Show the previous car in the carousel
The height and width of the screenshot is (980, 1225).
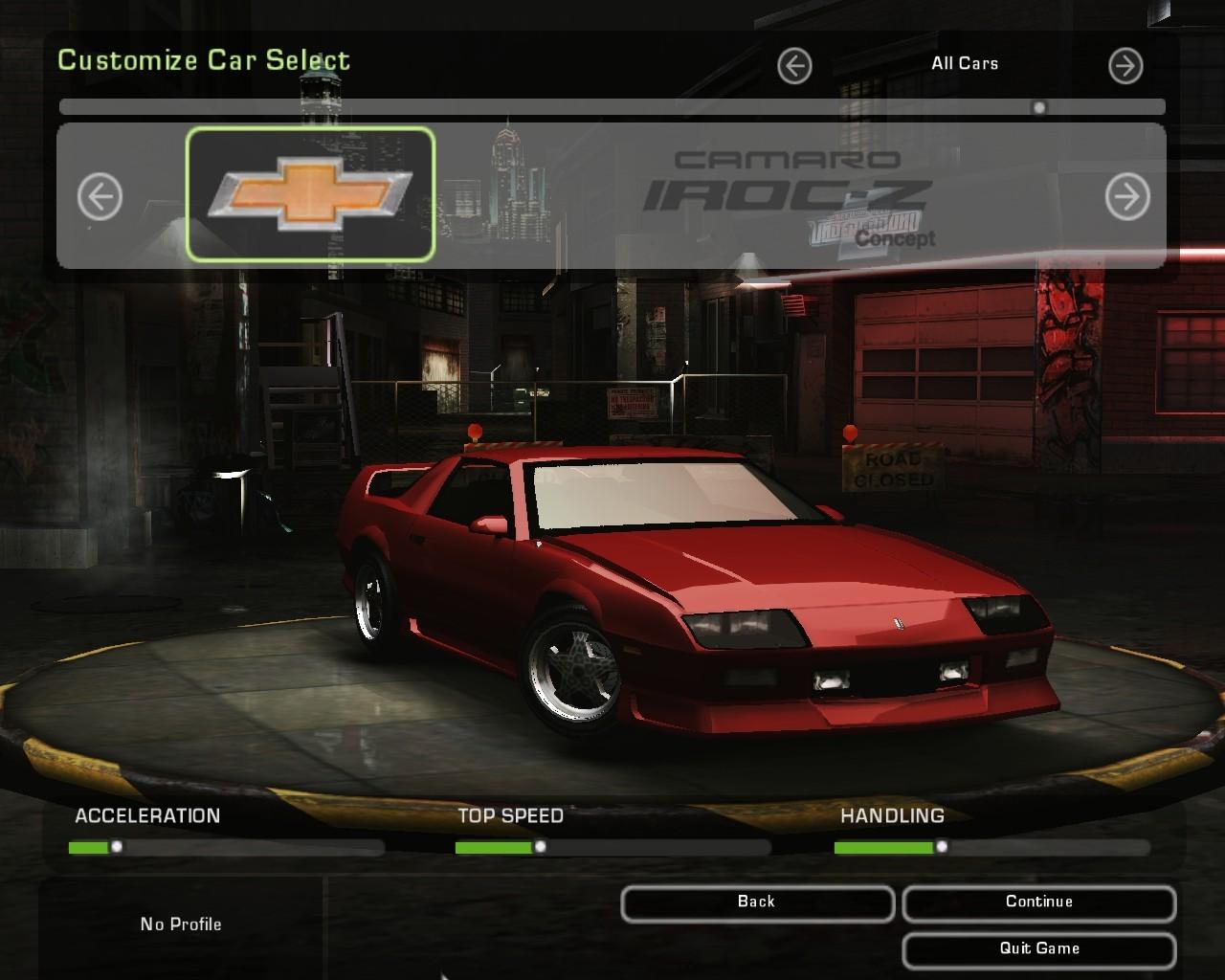click(100, 197)
